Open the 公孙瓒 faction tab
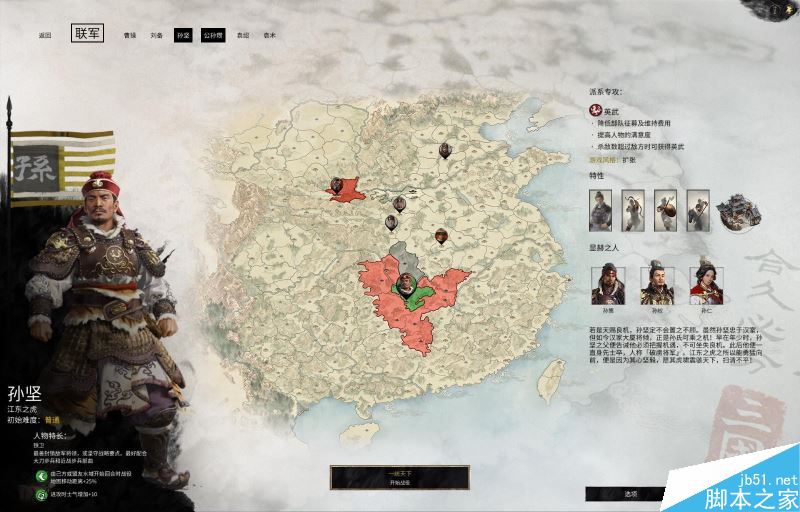This screenshot has width=800, height=512. (212, 35)
